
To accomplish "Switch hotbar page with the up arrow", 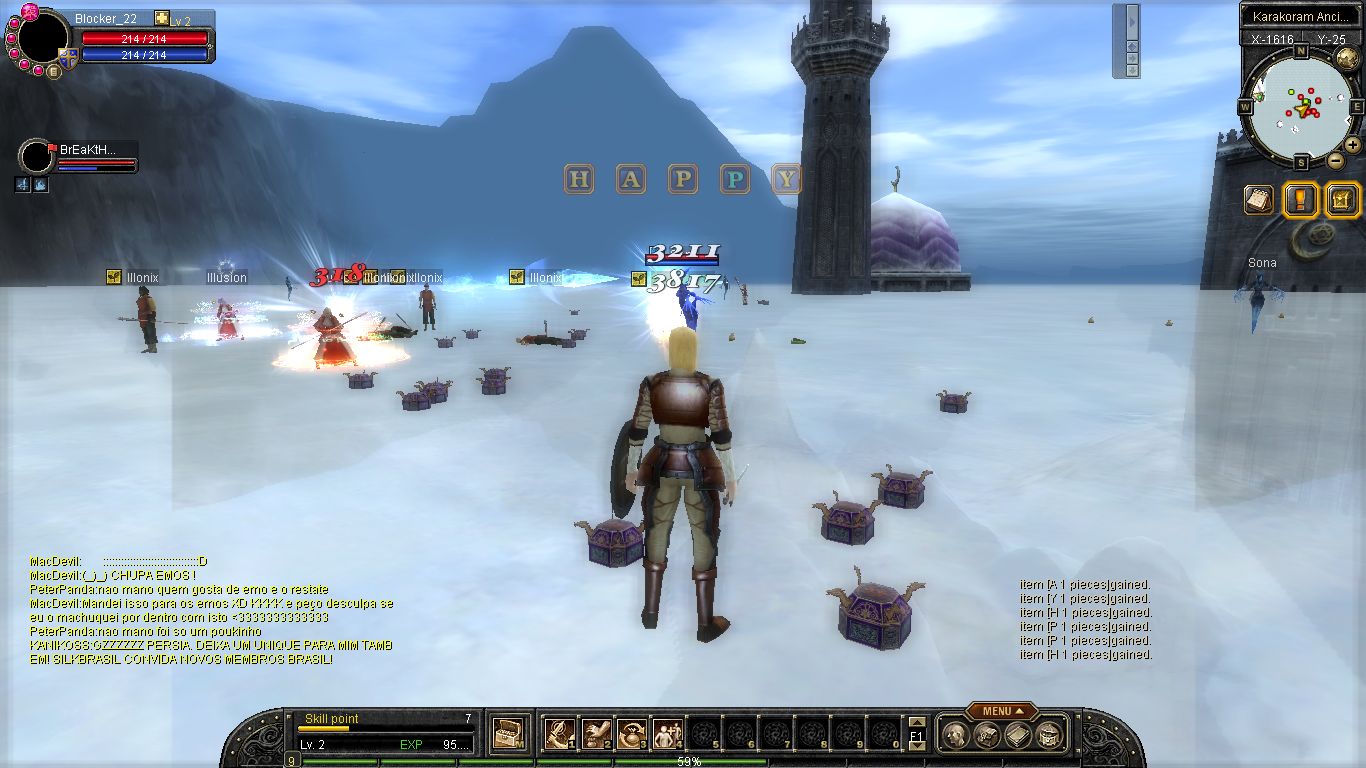I will (x=916, y=723).
